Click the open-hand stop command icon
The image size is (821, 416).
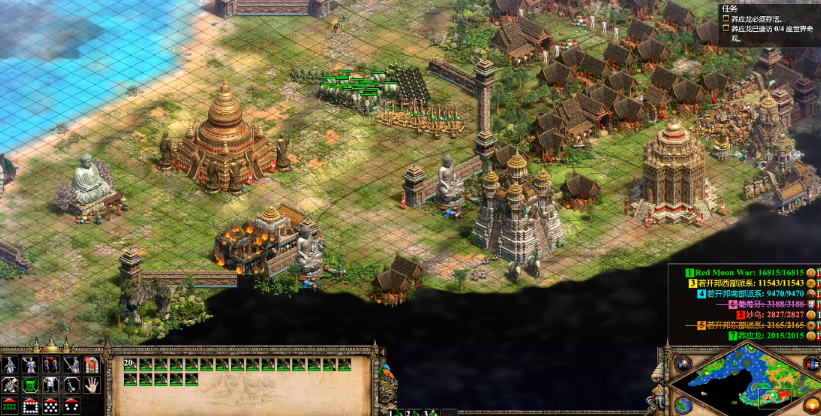(x=90, y=384)
